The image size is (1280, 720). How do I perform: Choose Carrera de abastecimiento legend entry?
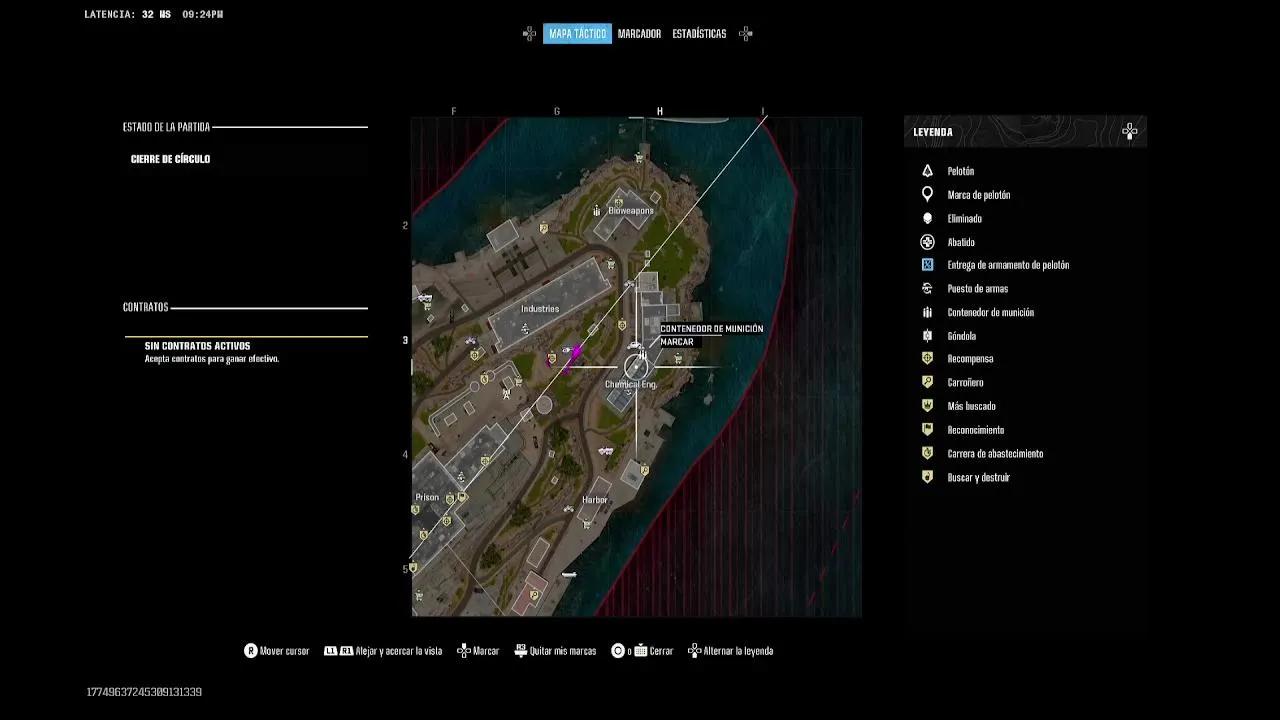995,454
